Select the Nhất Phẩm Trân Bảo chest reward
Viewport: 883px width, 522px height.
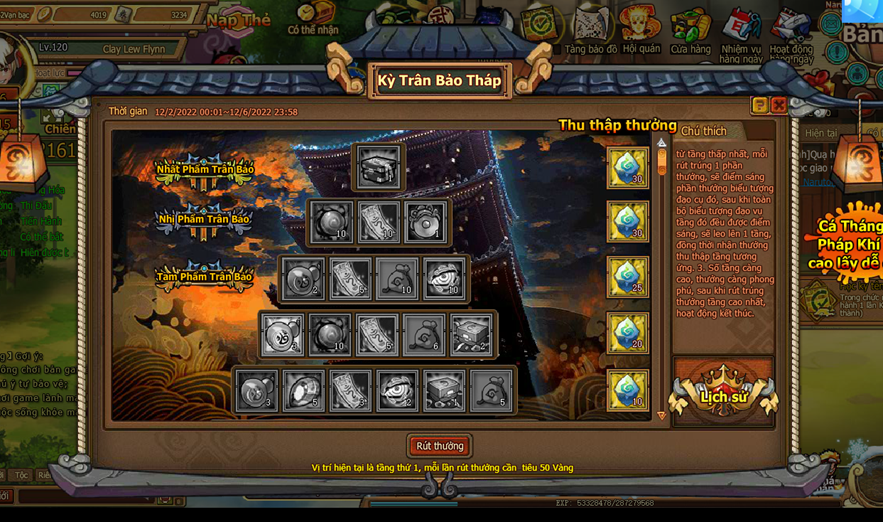378,167
